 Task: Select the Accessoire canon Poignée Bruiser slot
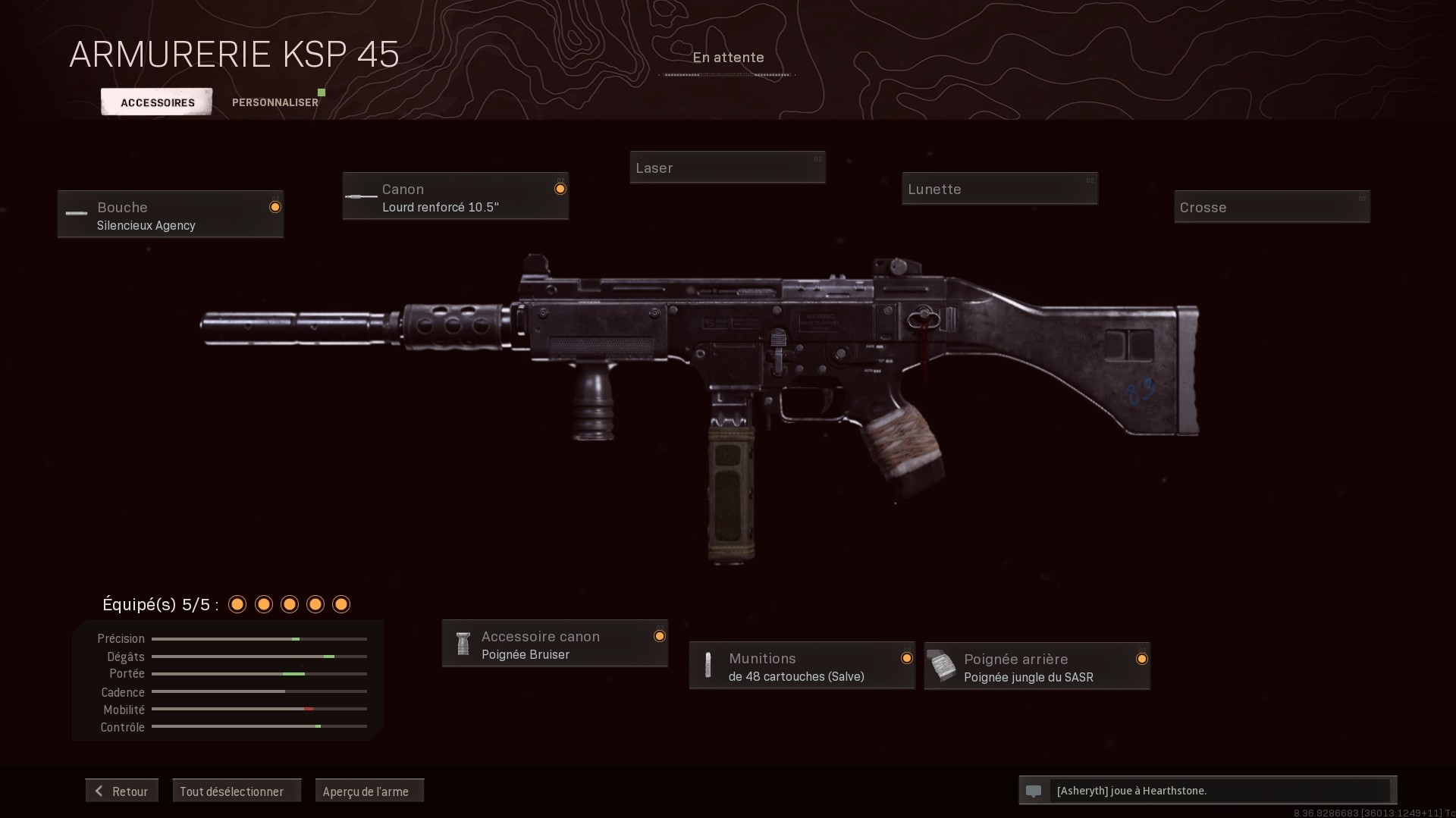pyautogui.click(x=554, y=644)
